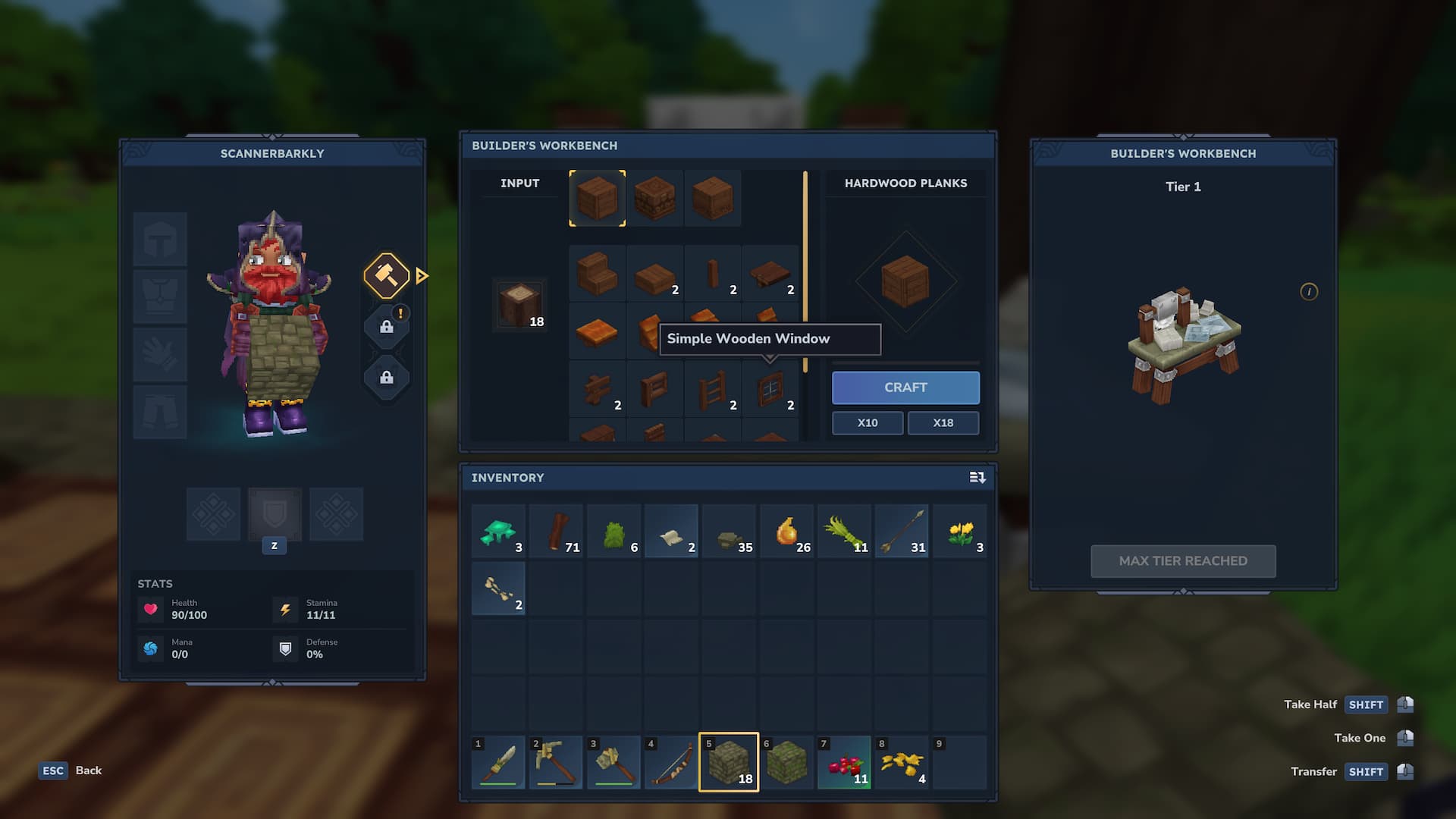Choose the yellow flowers inventory stack
The image size is (1456, 819).
click(960, 532)
